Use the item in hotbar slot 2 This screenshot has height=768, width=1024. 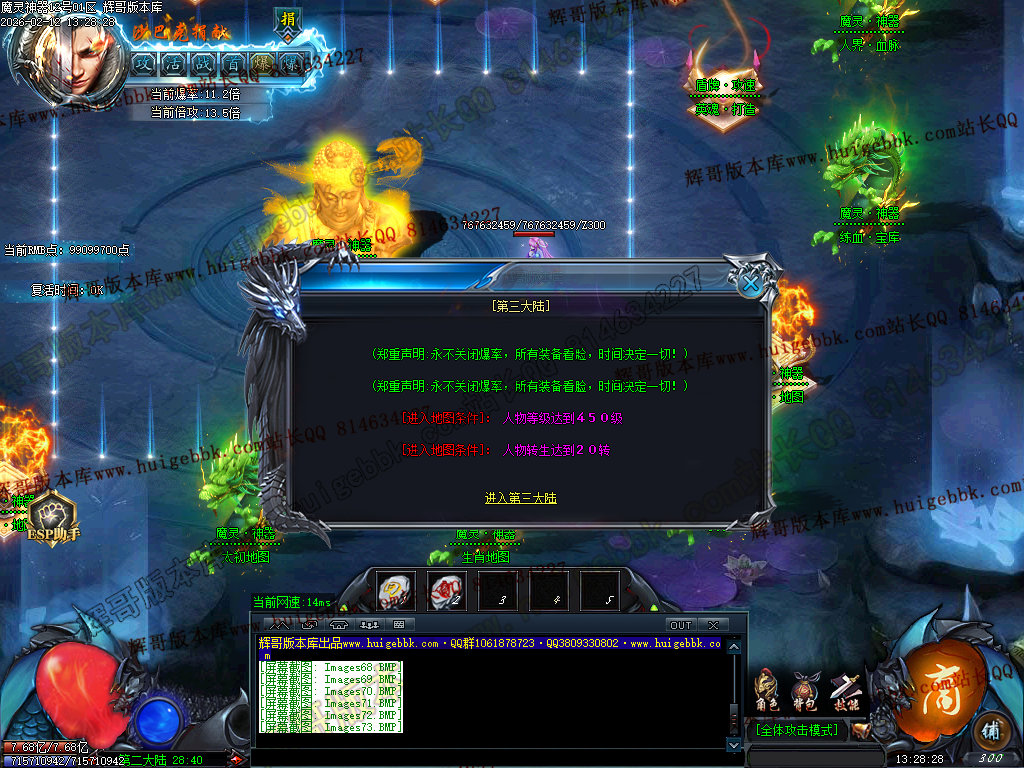pyautogui.click(x=446, y=590)
